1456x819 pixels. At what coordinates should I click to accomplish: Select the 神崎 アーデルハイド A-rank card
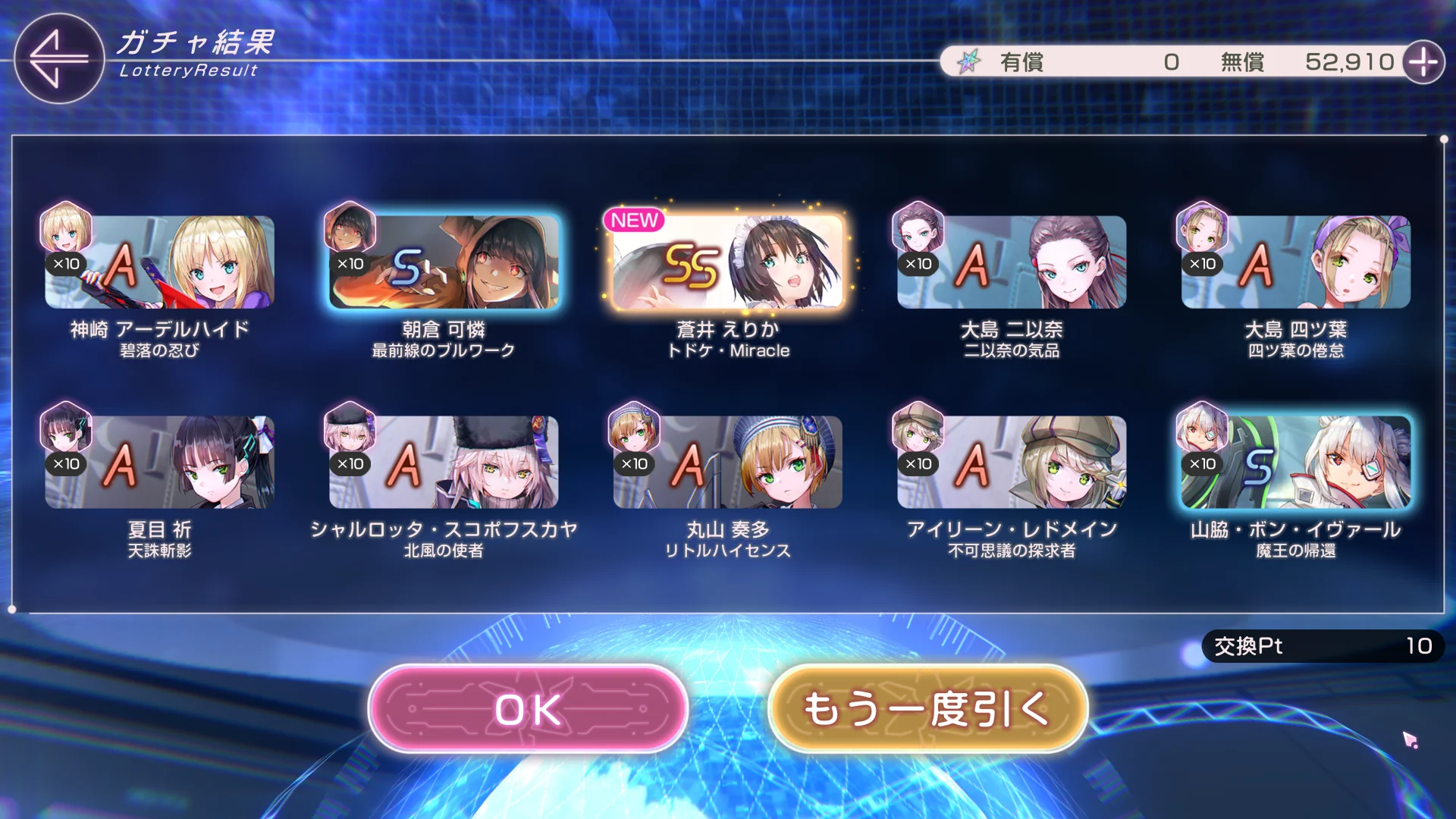[x=159, y=262]
